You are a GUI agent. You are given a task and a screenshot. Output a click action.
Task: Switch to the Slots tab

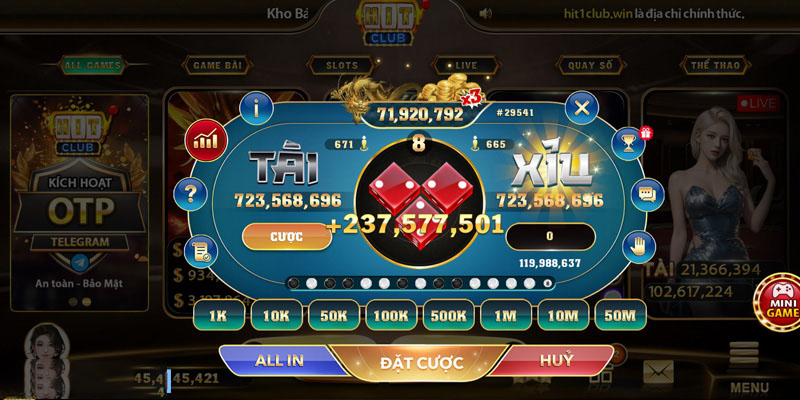coord(335,66)
